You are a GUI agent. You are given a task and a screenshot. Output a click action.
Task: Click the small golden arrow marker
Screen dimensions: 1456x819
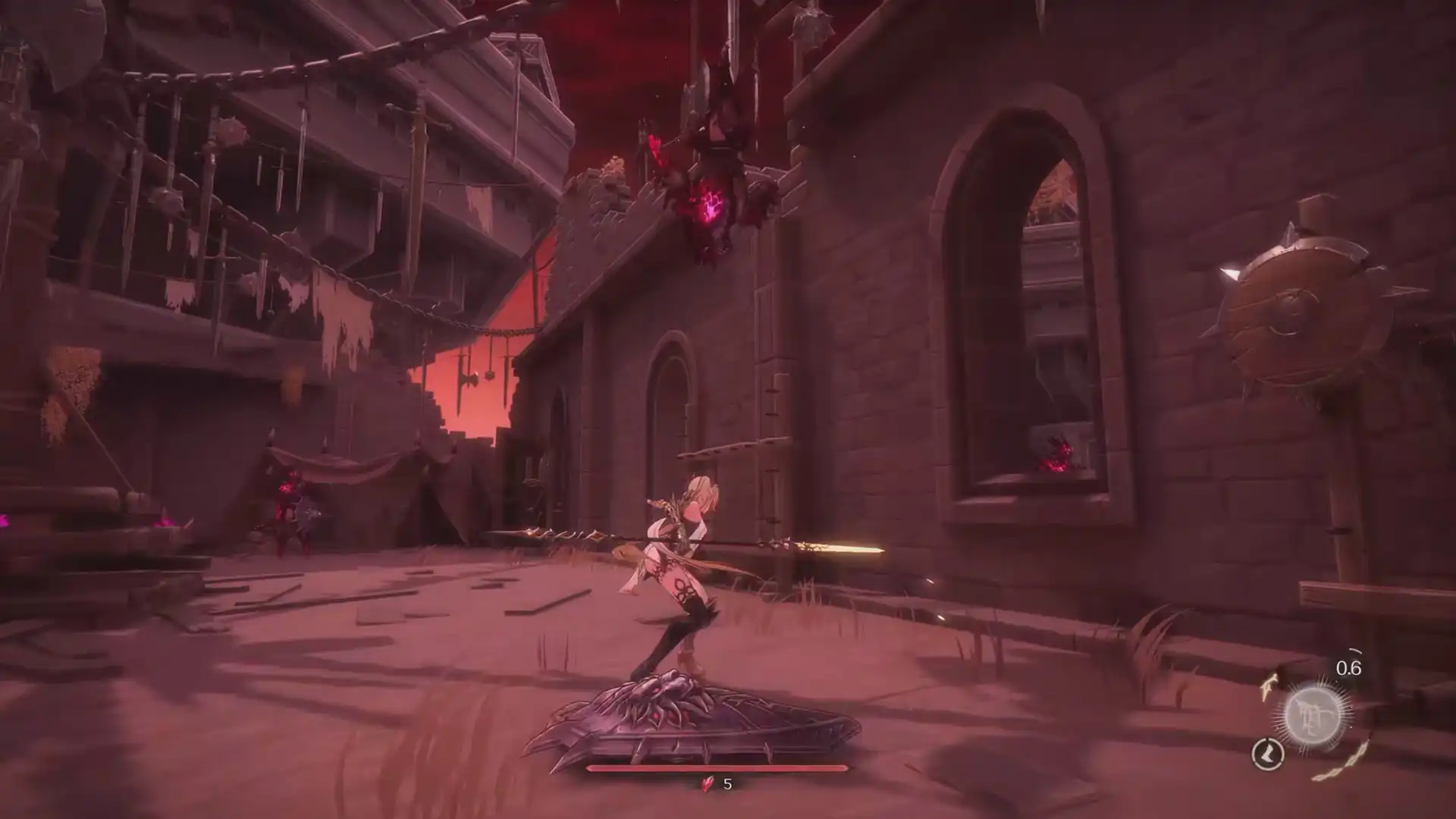[x=1269, y=685]
